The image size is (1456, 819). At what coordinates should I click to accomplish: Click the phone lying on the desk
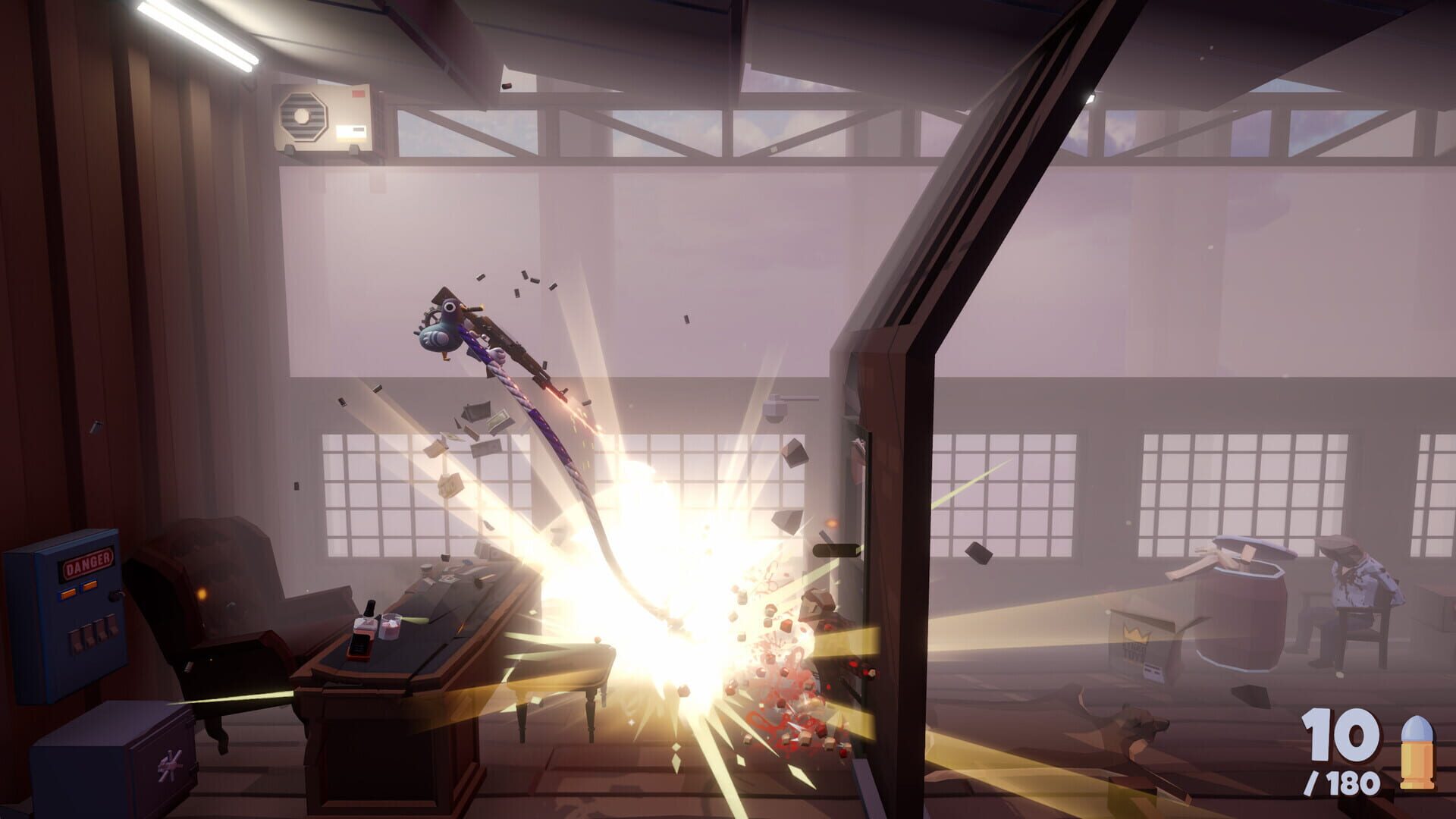[x=359, y=648]
